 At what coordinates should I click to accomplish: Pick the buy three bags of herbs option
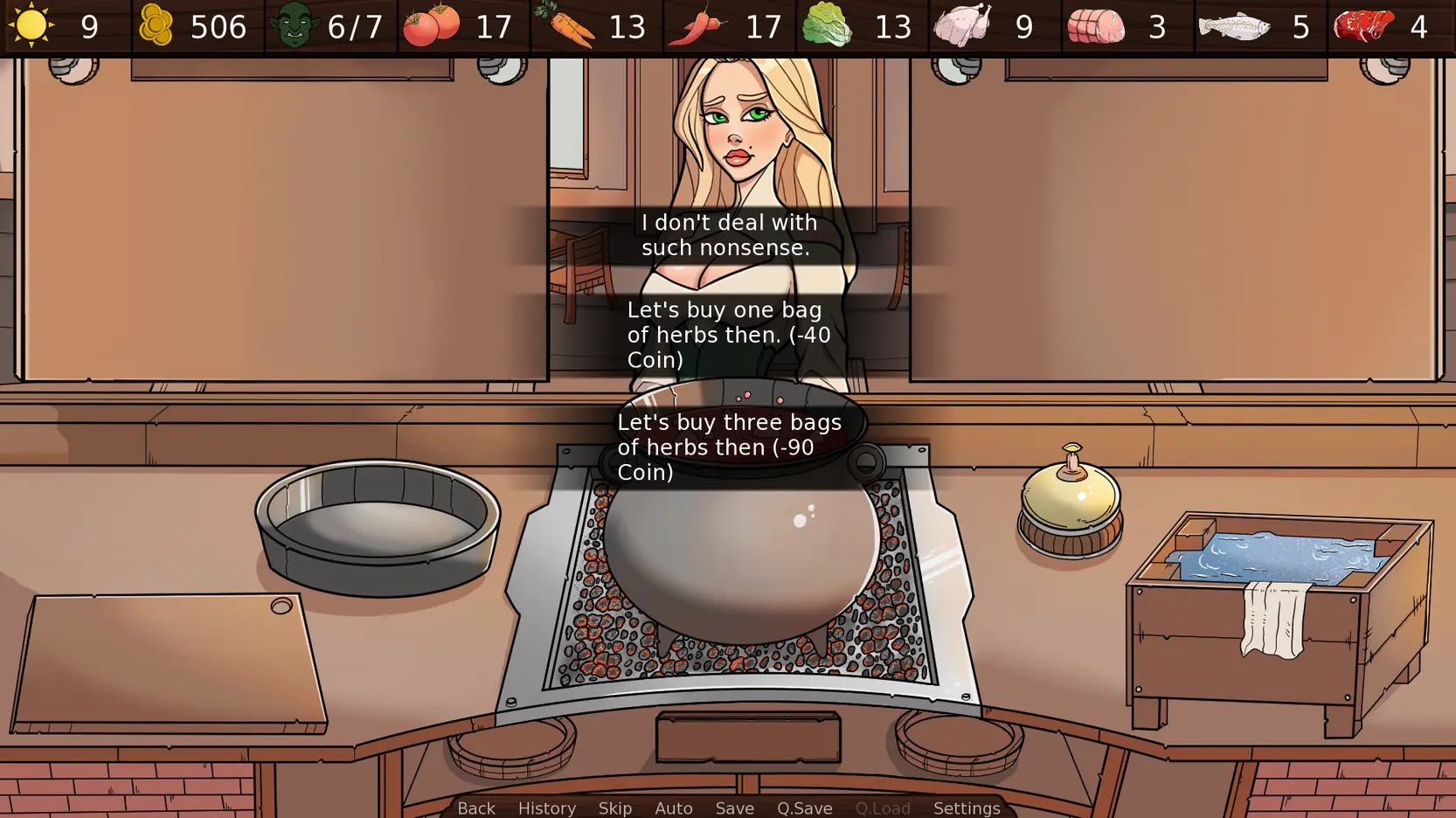(x=729, y=447)
